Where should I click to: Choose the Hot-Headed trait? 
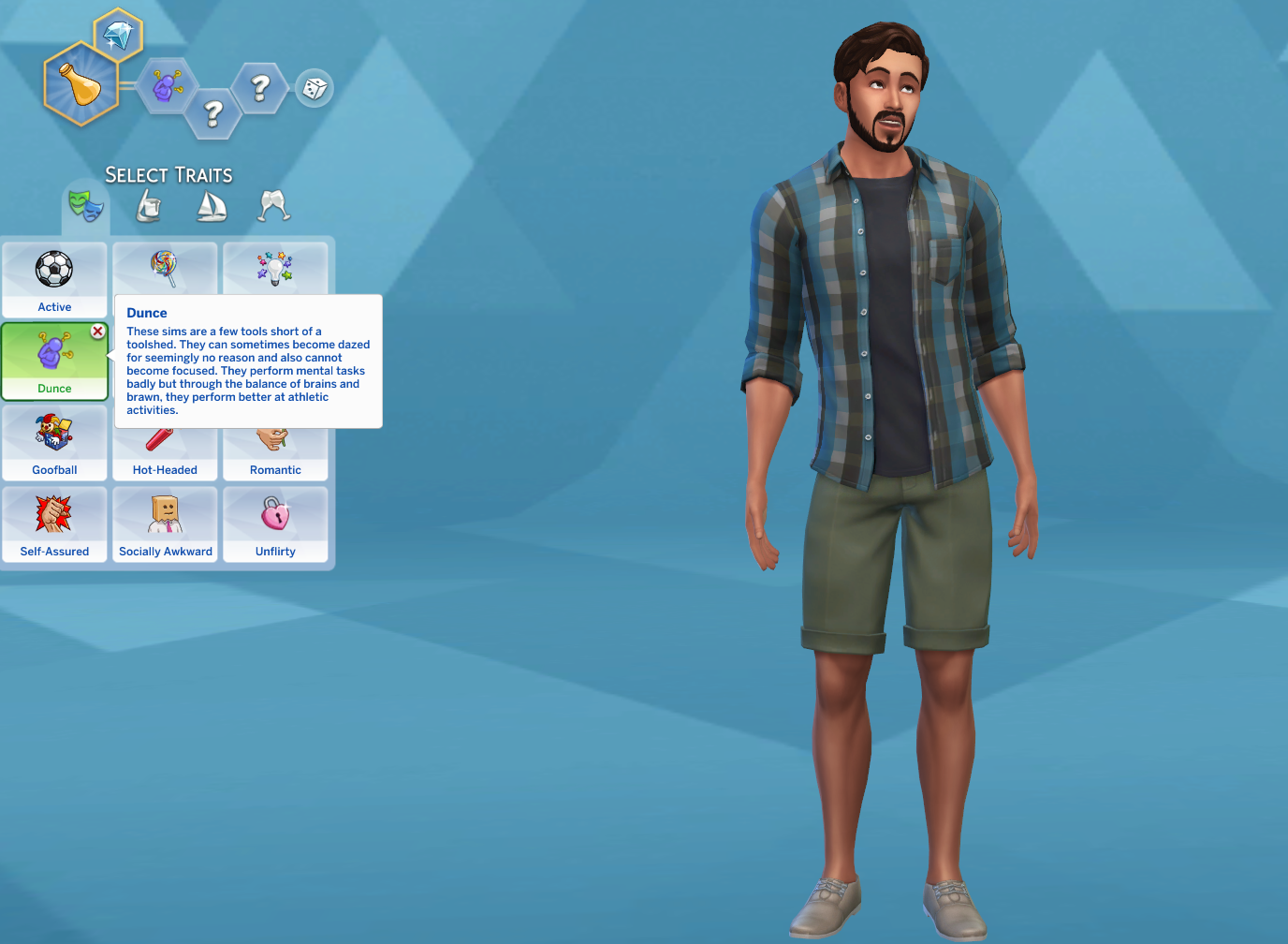click(165, 440)
